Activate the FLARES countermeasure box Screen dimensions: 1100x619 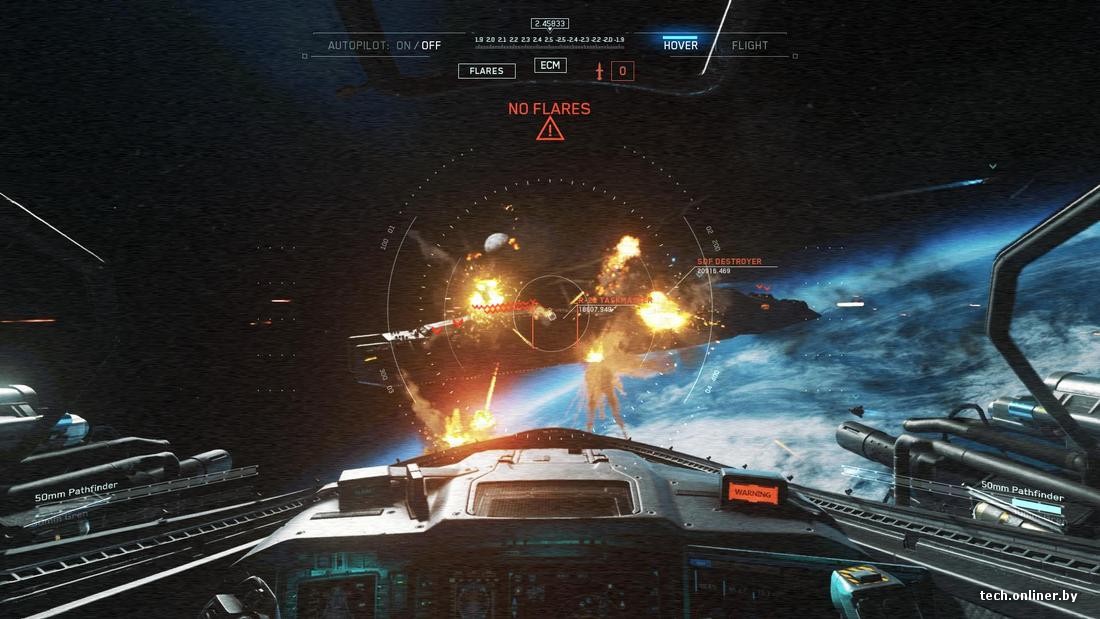[487, 71]
